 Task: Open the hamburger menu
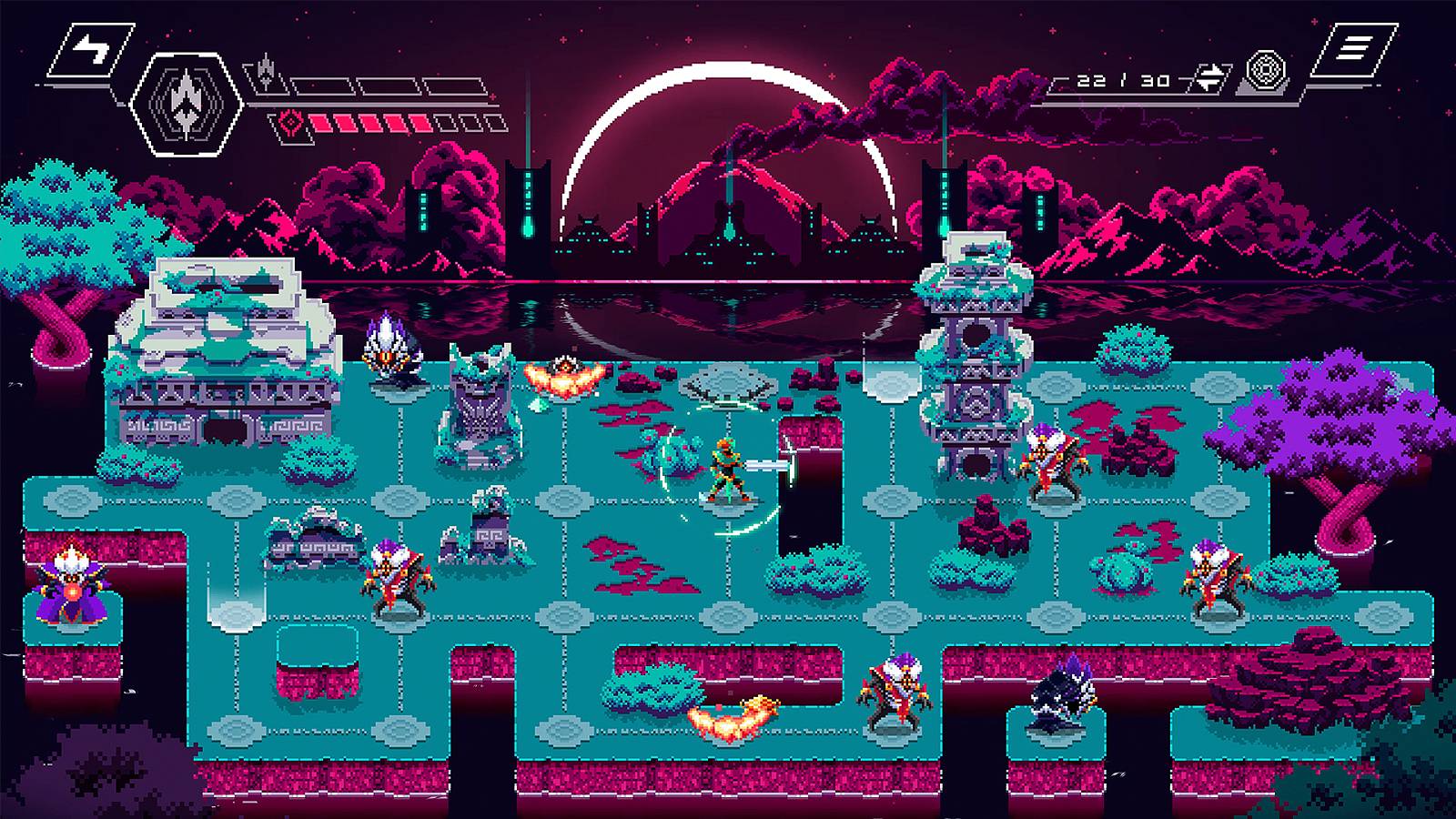point(1353,49)
